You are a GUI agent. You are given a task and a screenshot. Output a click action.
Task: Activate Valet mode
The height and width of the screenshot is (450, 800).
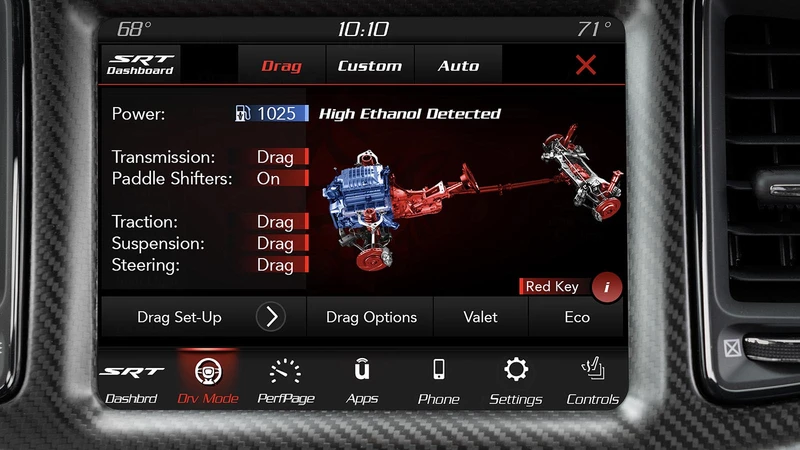pyautogui.click(x=480, y=317)
